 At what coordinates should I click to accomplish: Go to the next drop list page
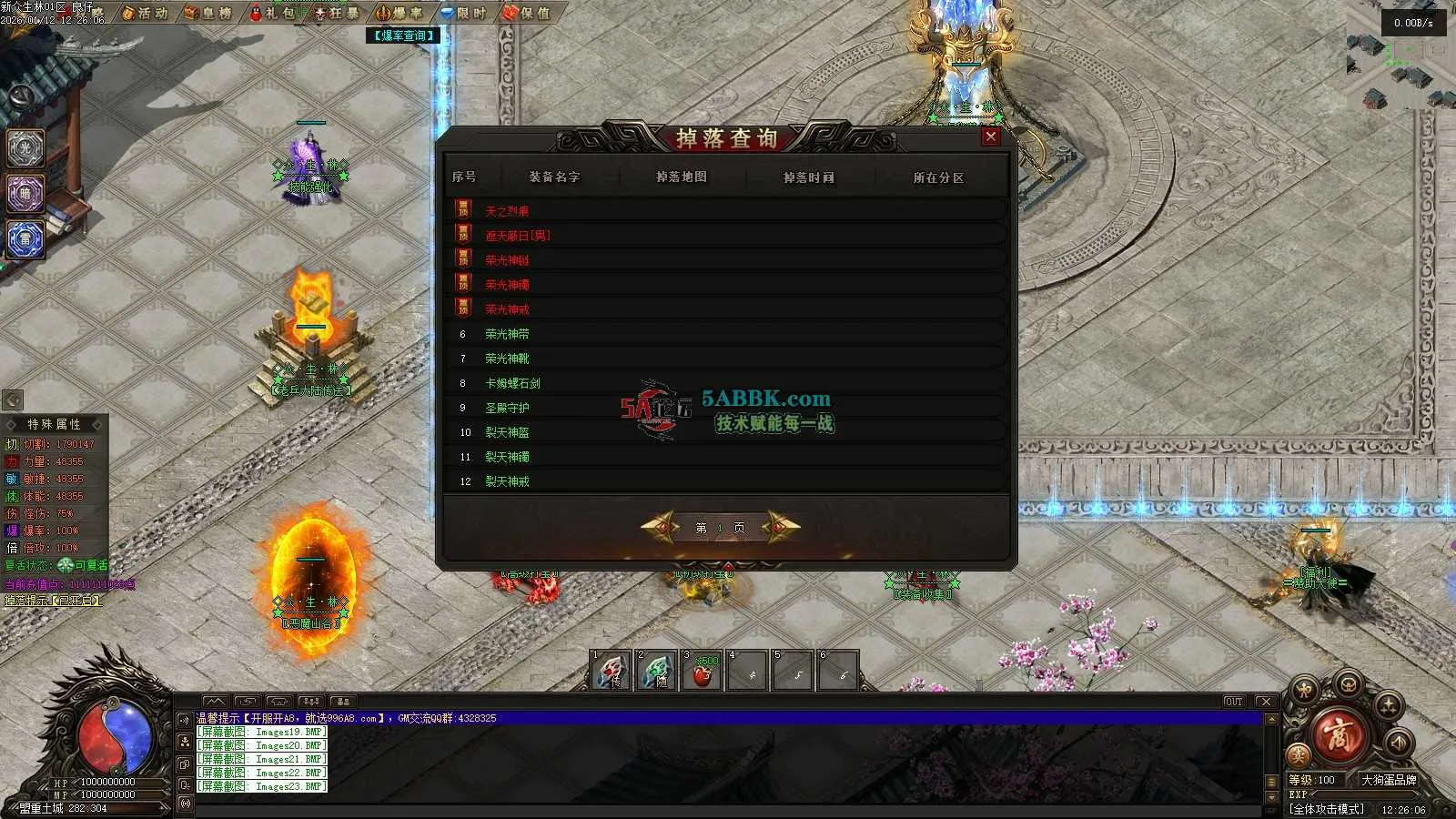tap(781, 527)
